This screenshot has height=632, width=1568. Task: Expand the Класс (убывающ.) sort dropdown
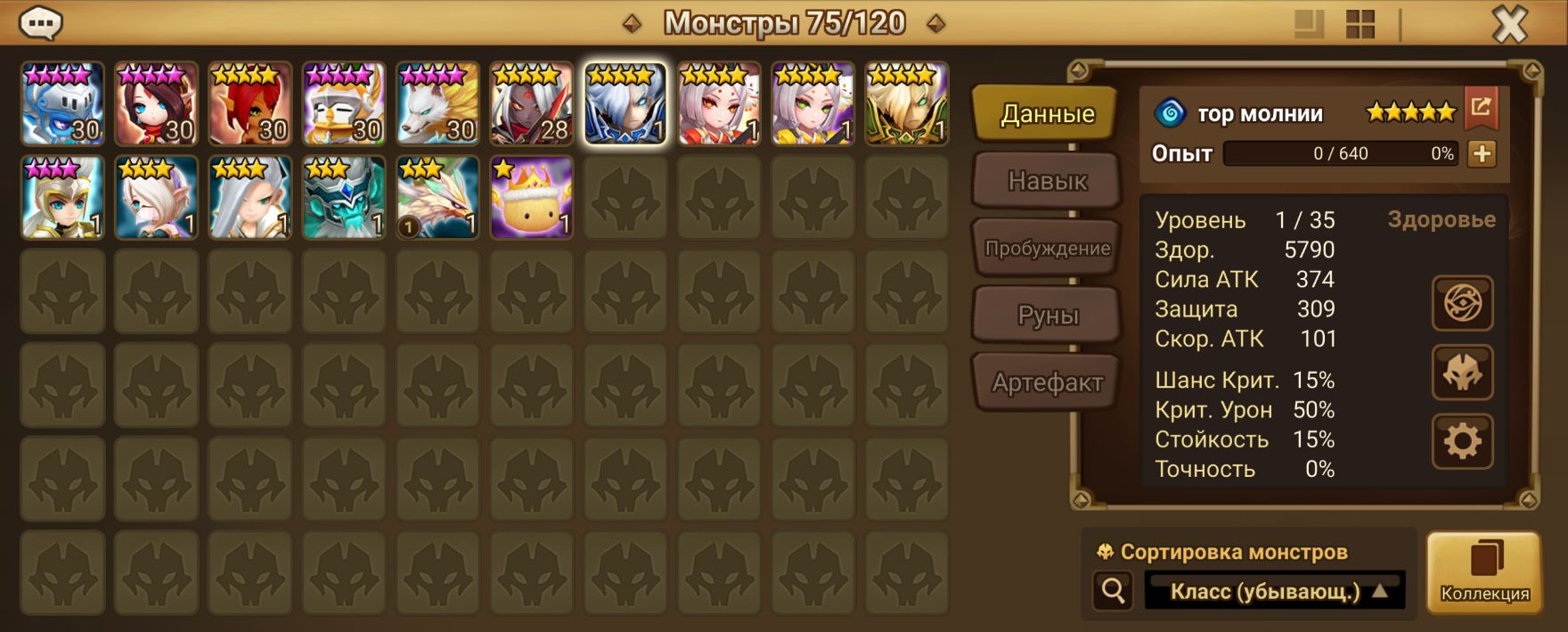[1274, 591]
